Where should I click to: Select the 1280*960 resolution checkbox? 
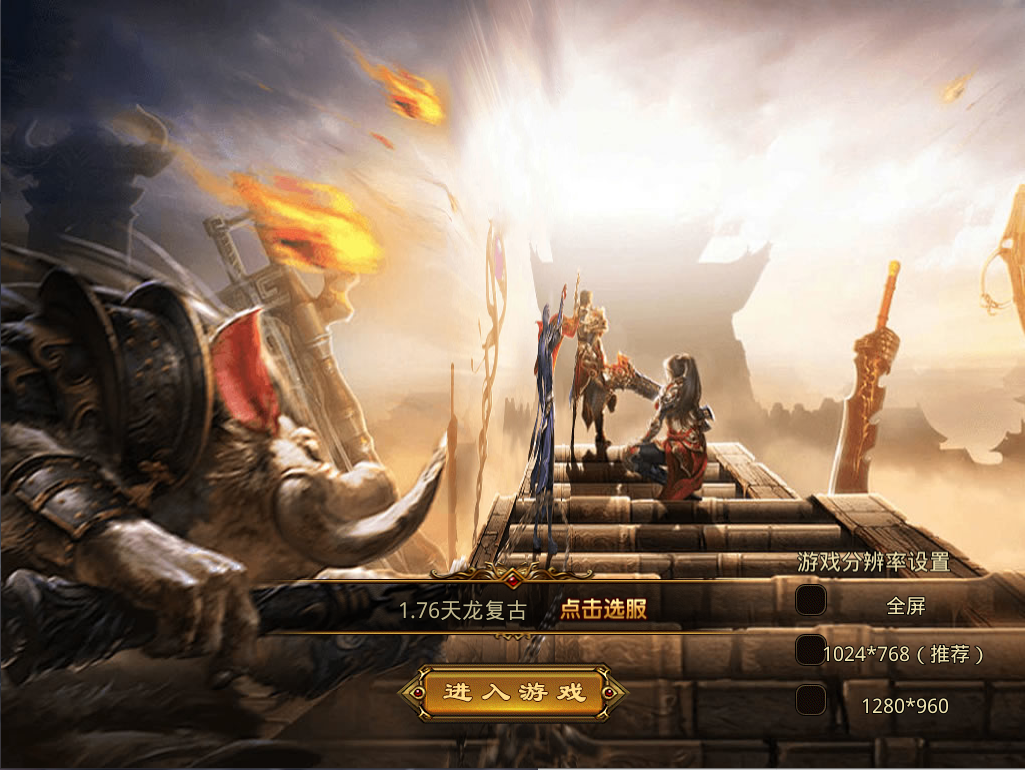tap(811, 700)
